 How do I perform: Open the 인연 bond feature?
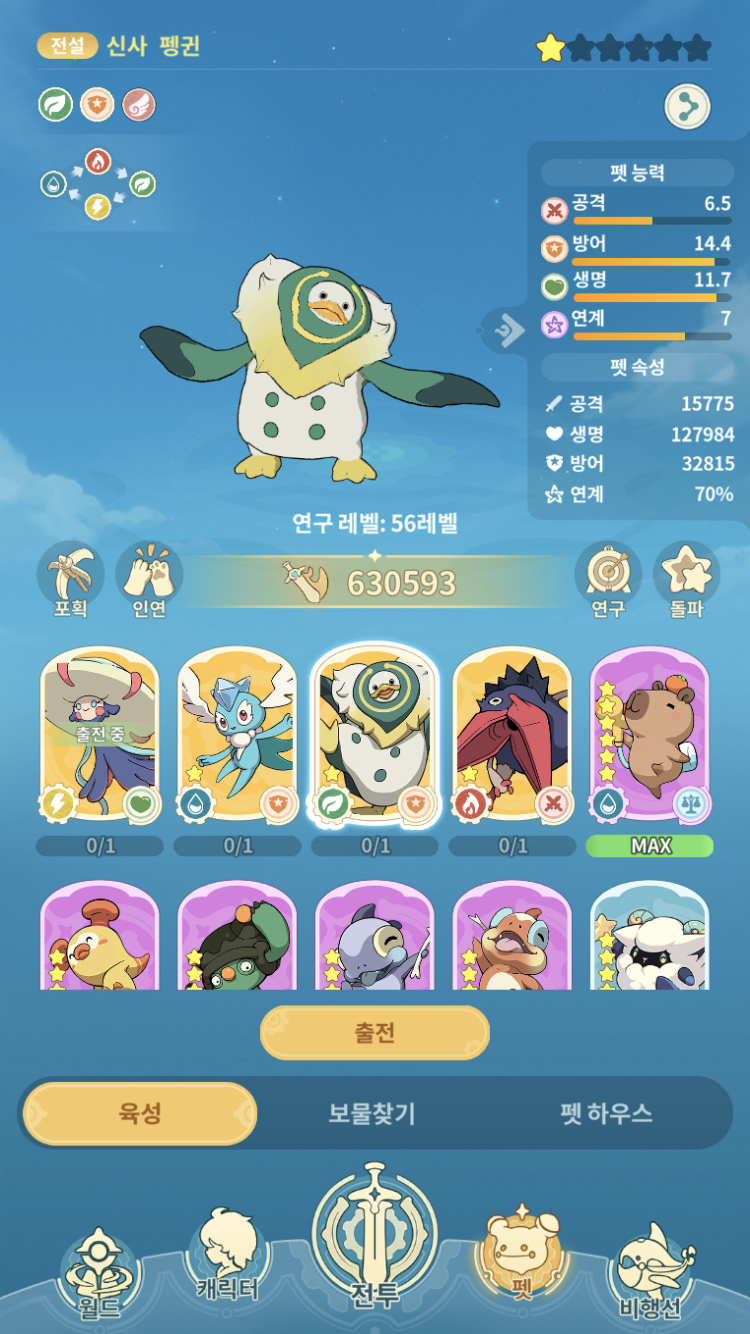point(149,580)
